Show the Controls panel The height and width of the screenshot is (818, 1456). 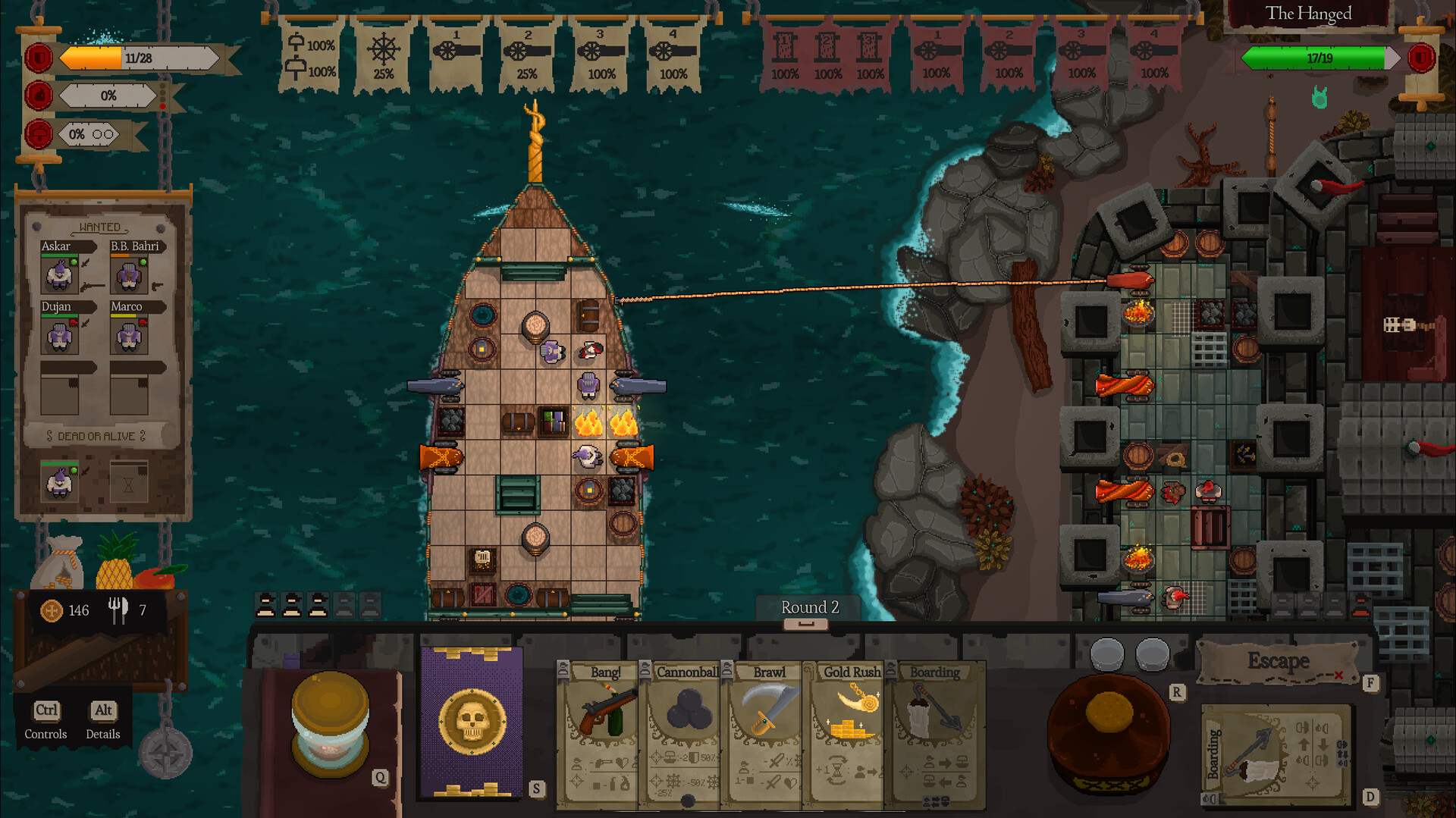click(45, 719)
